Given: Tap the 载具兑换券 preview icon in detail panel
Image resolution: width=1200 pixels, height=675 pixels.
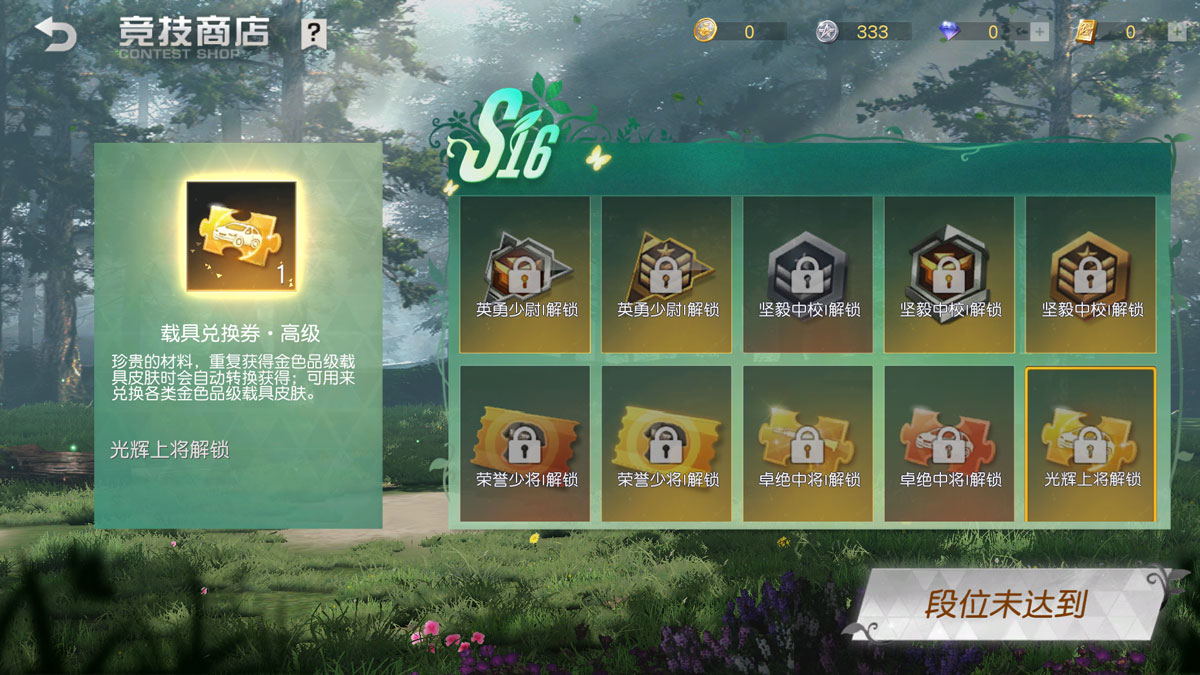Looking at the screenshot, I should coord(242,236).
